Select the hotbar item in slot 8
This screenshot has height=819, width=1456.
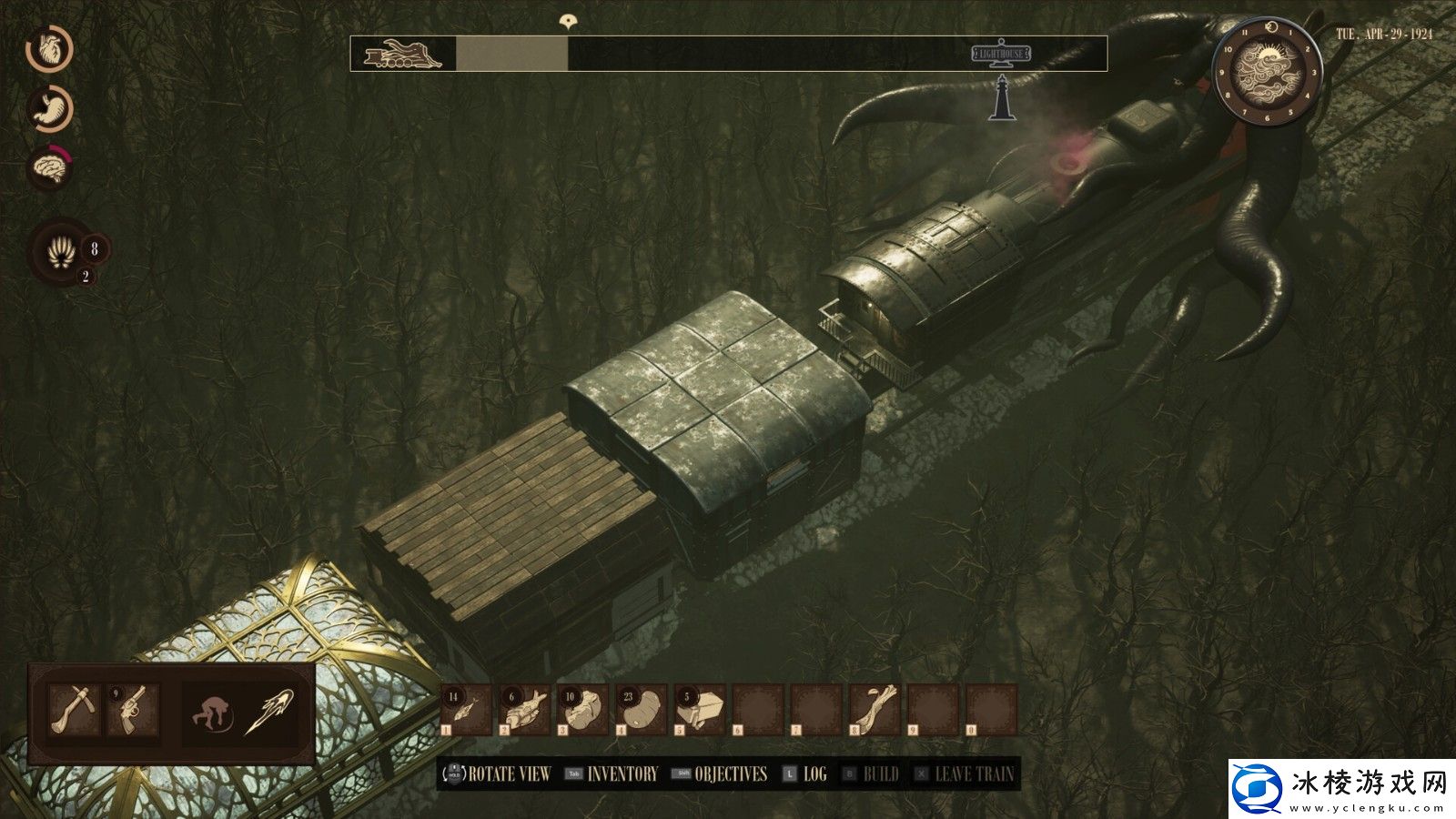(875, 710)
